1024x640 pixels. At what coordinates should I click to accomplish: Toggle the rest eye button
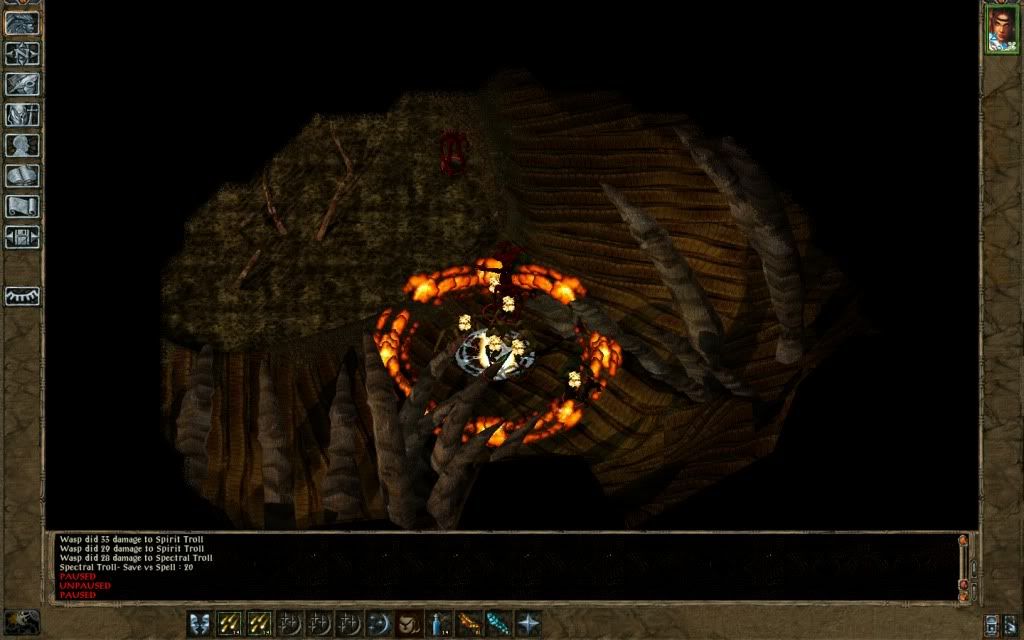(22, 296)
